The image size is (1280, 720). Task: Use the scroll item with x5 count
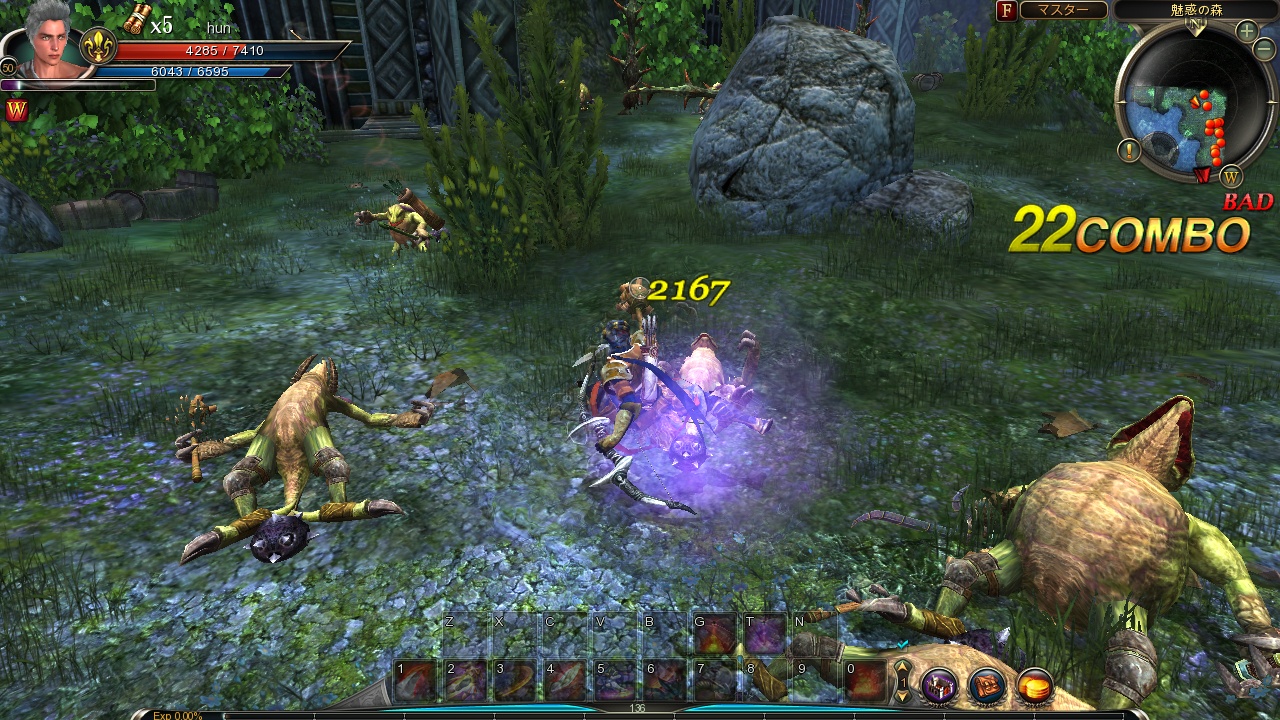(x=136, y=18)
